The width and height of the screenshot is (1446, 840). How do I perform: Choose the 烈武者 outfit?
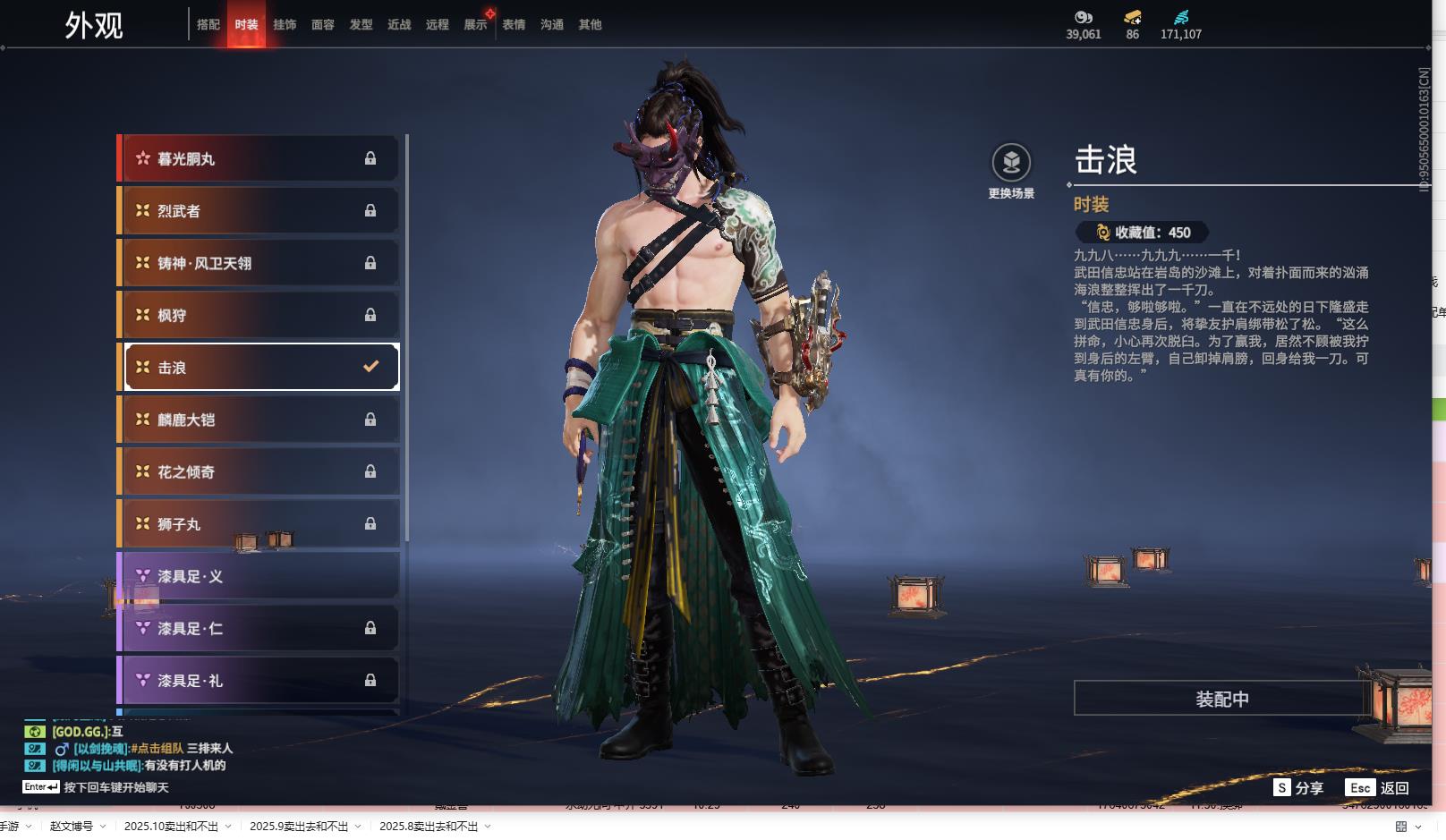tap(259, 211)
